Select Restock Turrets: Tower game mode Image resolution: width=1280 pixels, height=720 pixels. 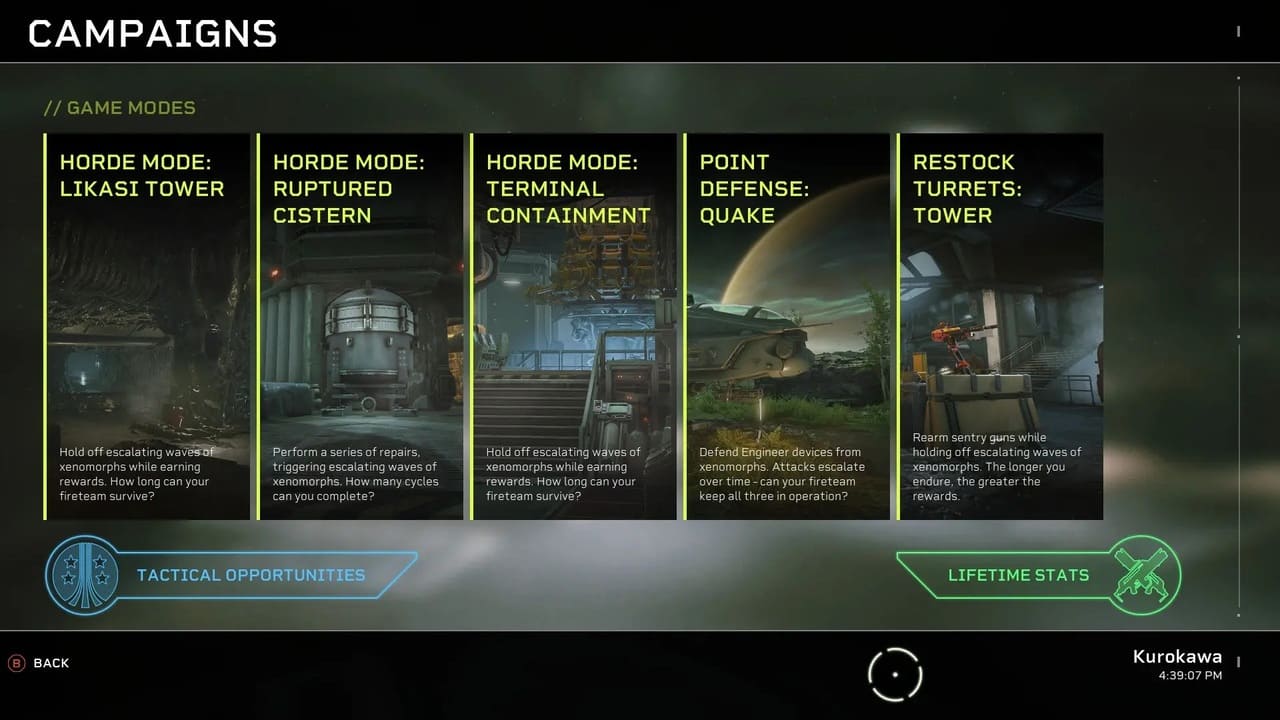(x=1000, y=326)
